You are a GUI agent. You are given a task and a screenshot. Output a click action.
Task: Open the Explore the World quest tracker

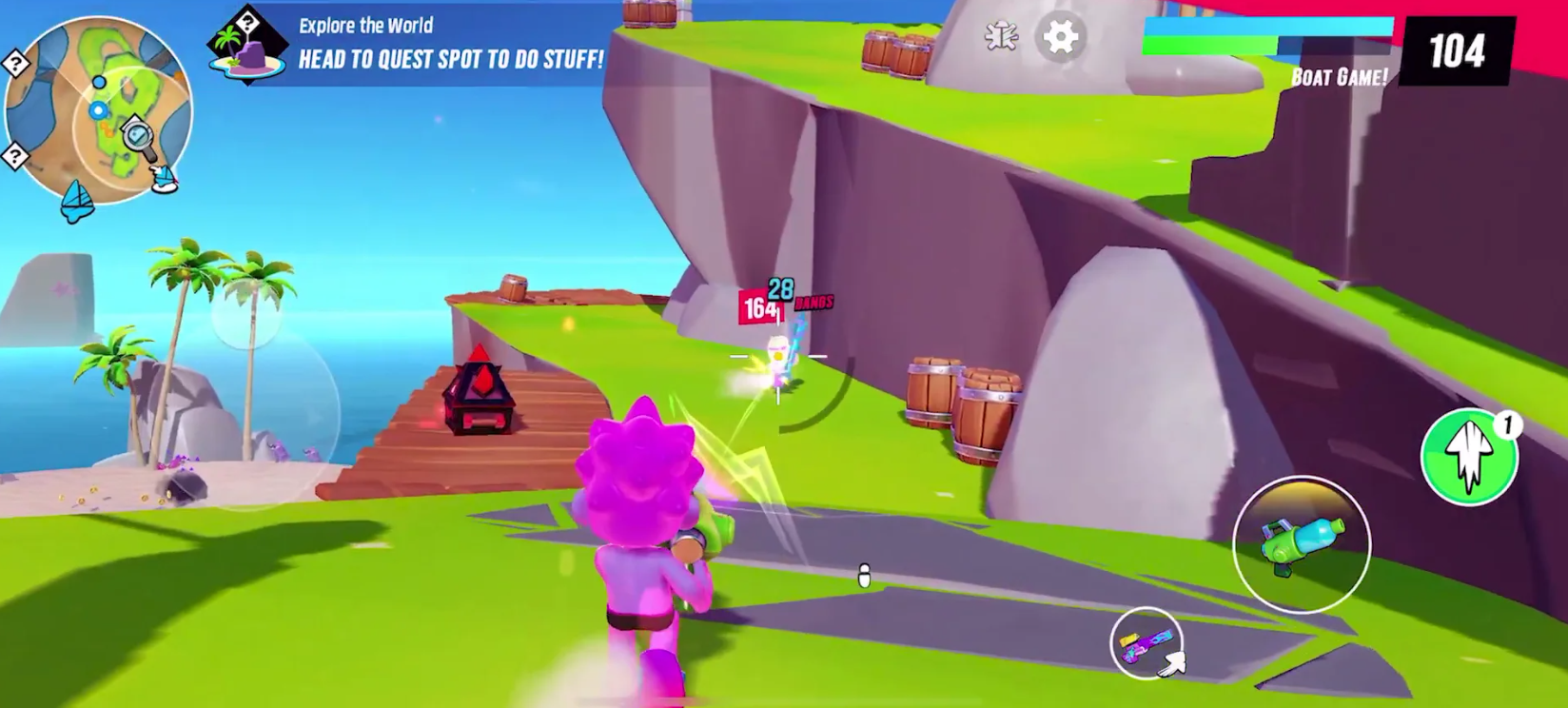tap(409, 45)
